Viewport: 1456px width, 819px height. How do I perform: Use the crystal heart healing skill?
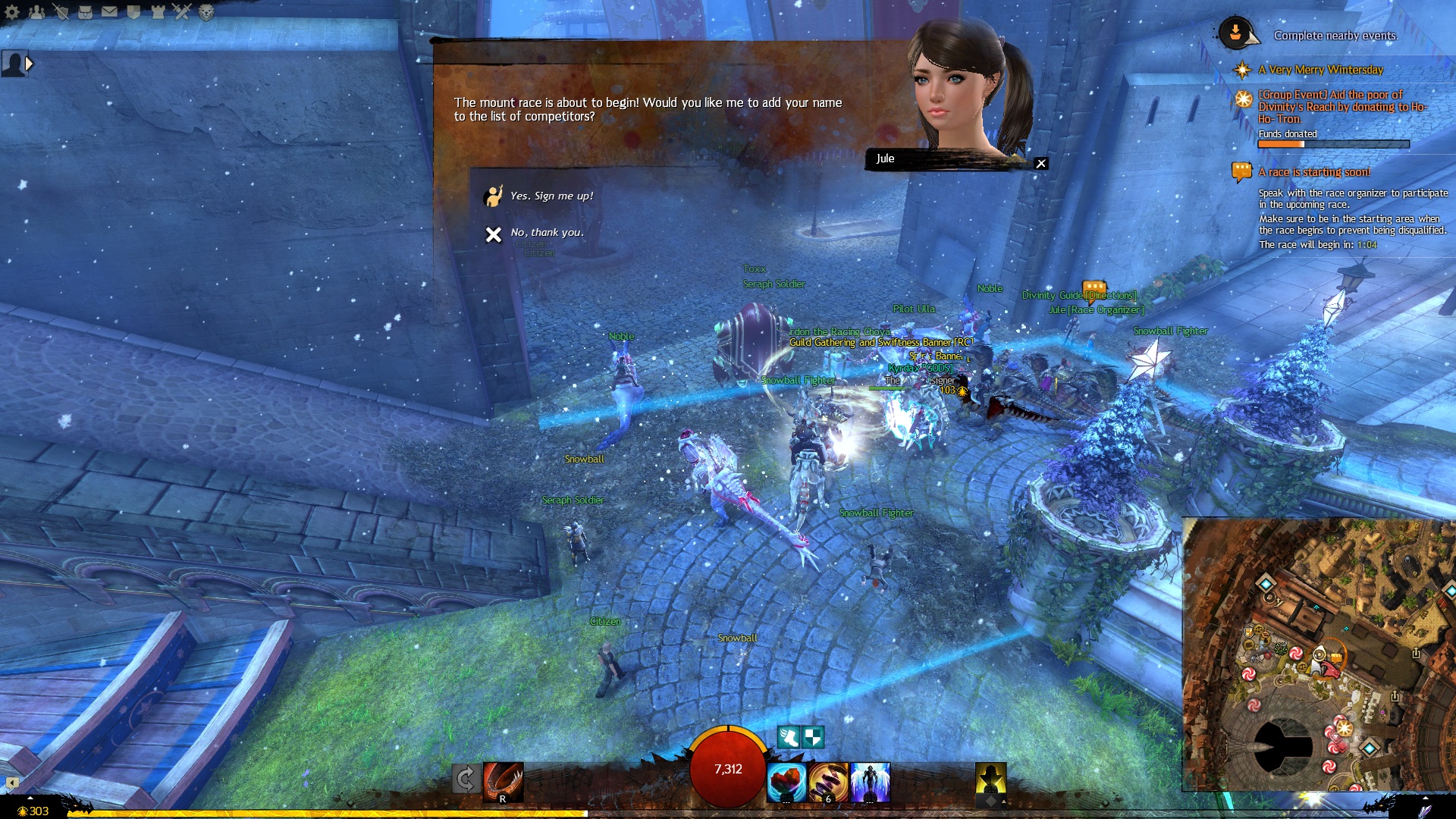[786, 783]
